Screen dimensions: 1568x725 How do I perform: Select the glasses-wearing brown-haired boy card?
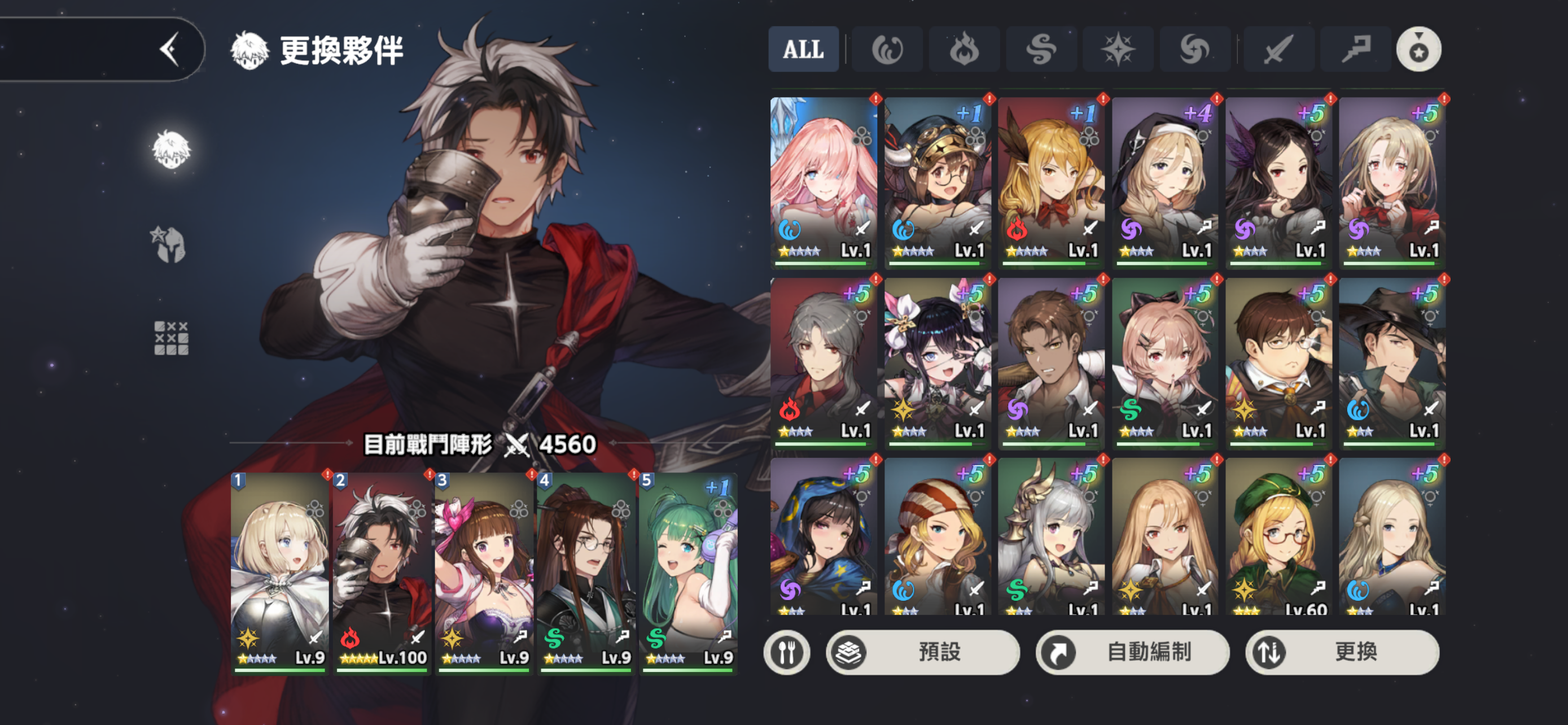click(1278, 362)
